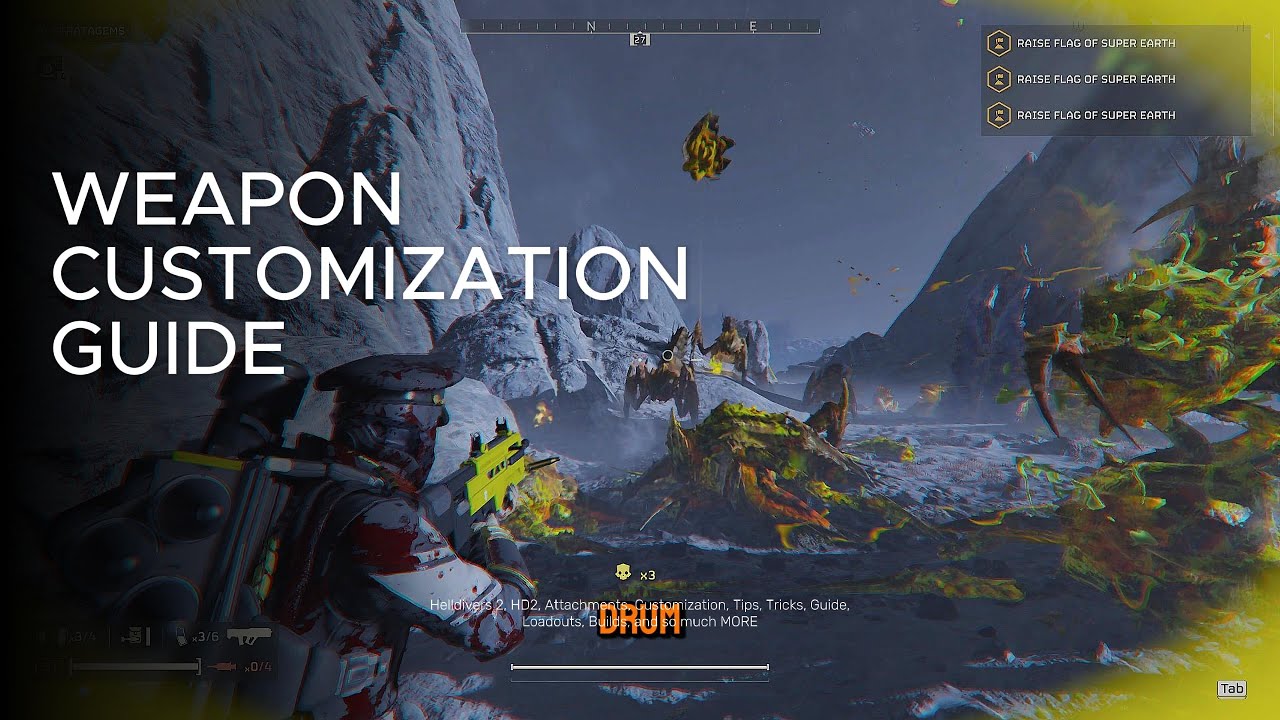
Task: Collapse the objectives panel with its side arrow
Action: (x=1267, y=37)
